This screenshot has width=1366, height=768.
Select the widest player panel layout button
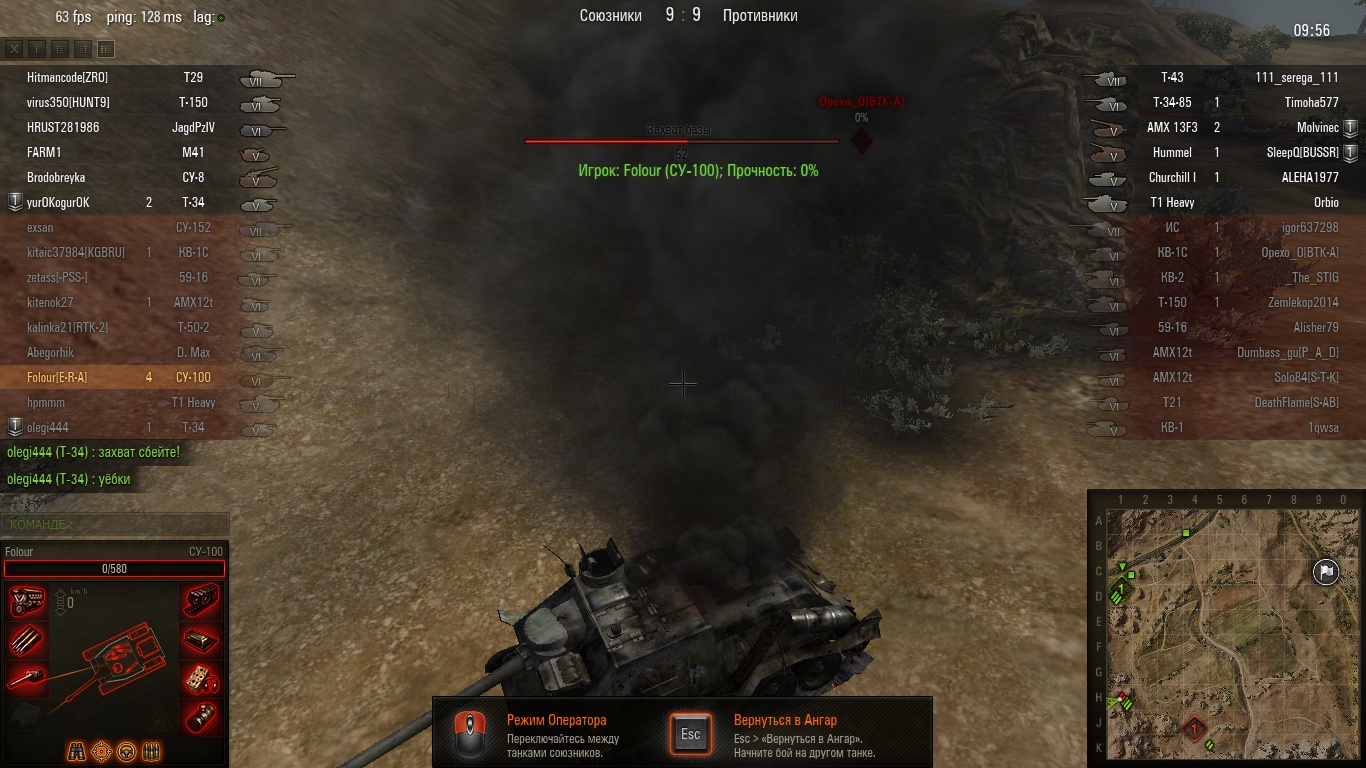[106, 48]
